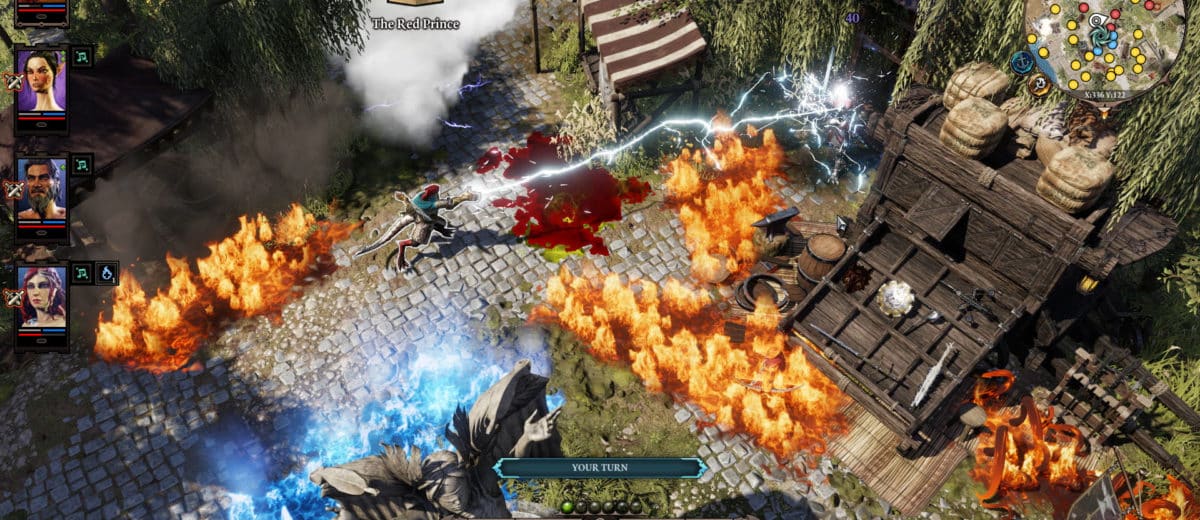Choose the bearded man's party portrait
1200x520 pixels.
(x=41, y=188)
